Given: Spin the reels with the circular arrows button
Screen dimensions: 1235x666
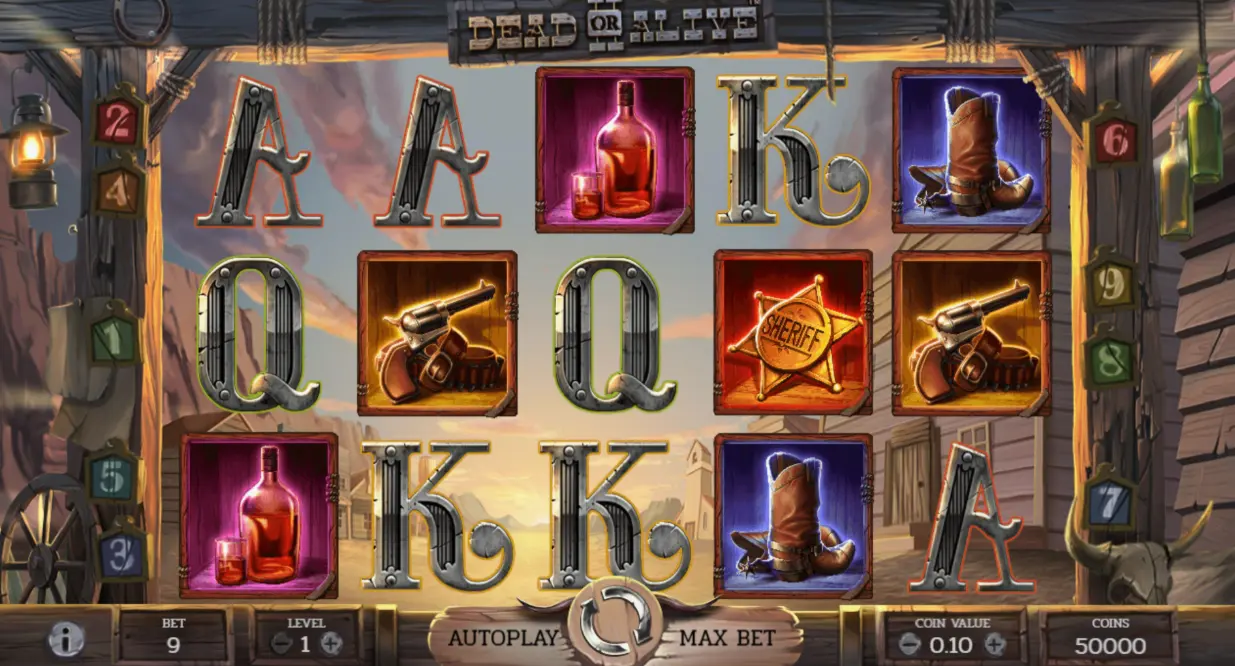Looking at the screenshot, I should pos(616,621).
